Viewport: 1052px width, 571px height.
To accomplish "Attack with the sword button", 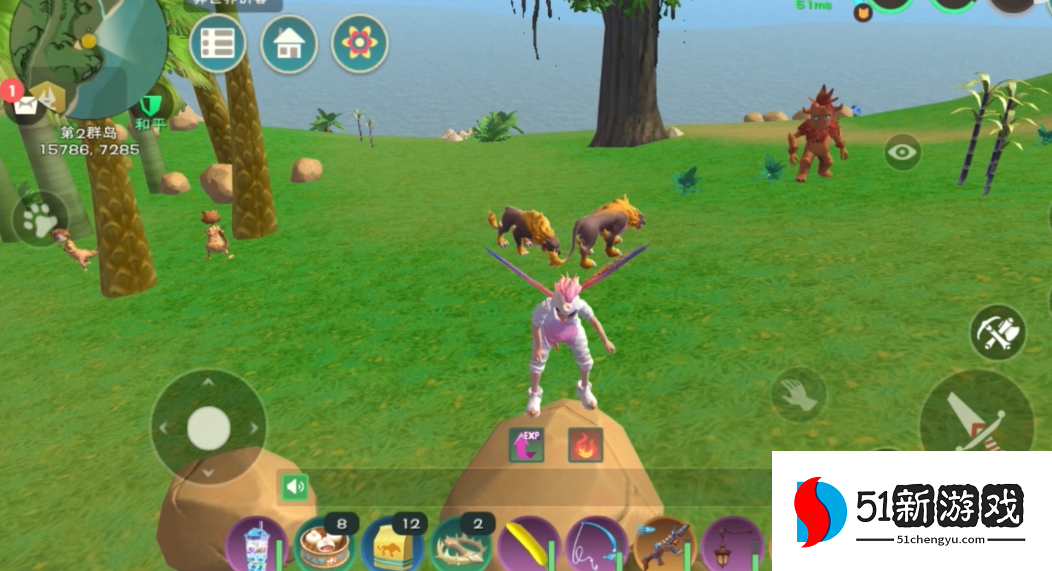I will [975, 418].
